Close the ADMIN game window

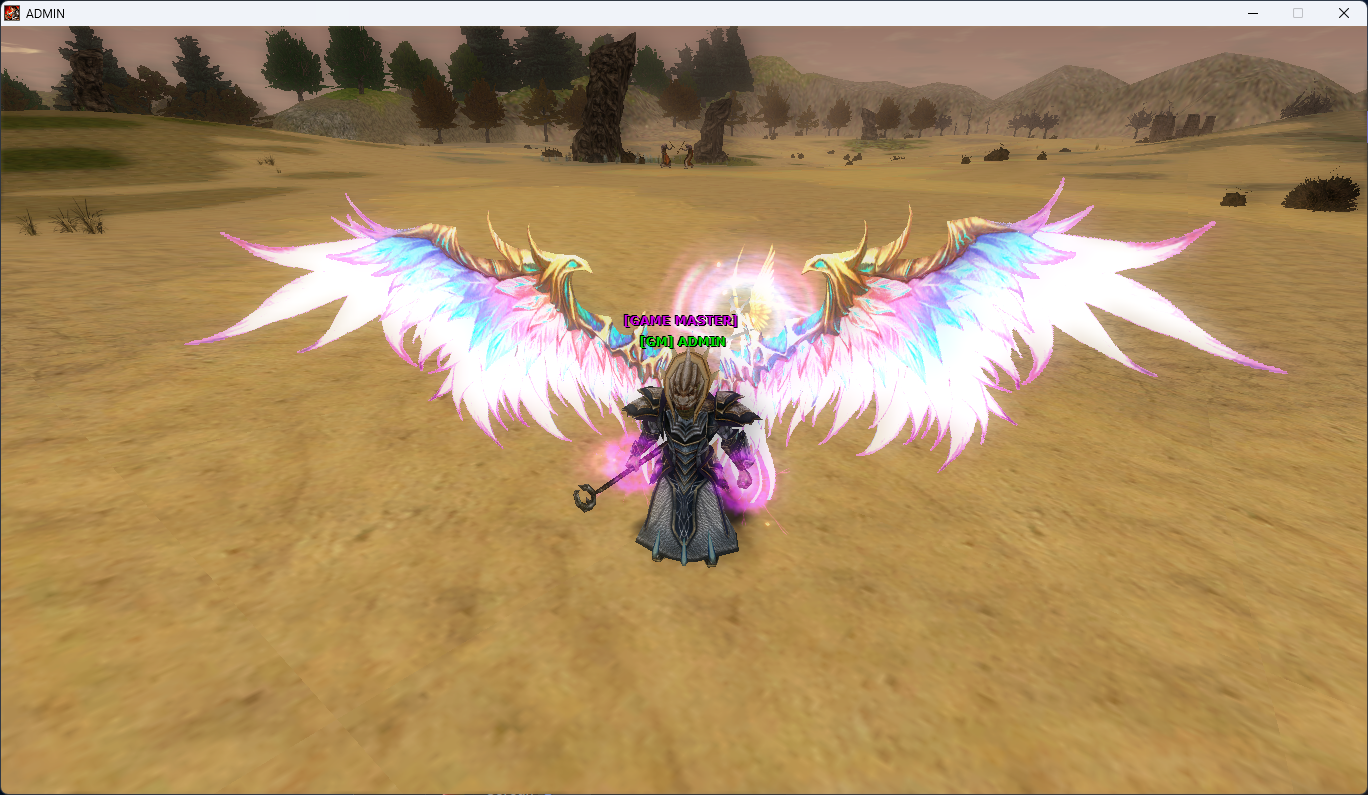[1343, 13]
